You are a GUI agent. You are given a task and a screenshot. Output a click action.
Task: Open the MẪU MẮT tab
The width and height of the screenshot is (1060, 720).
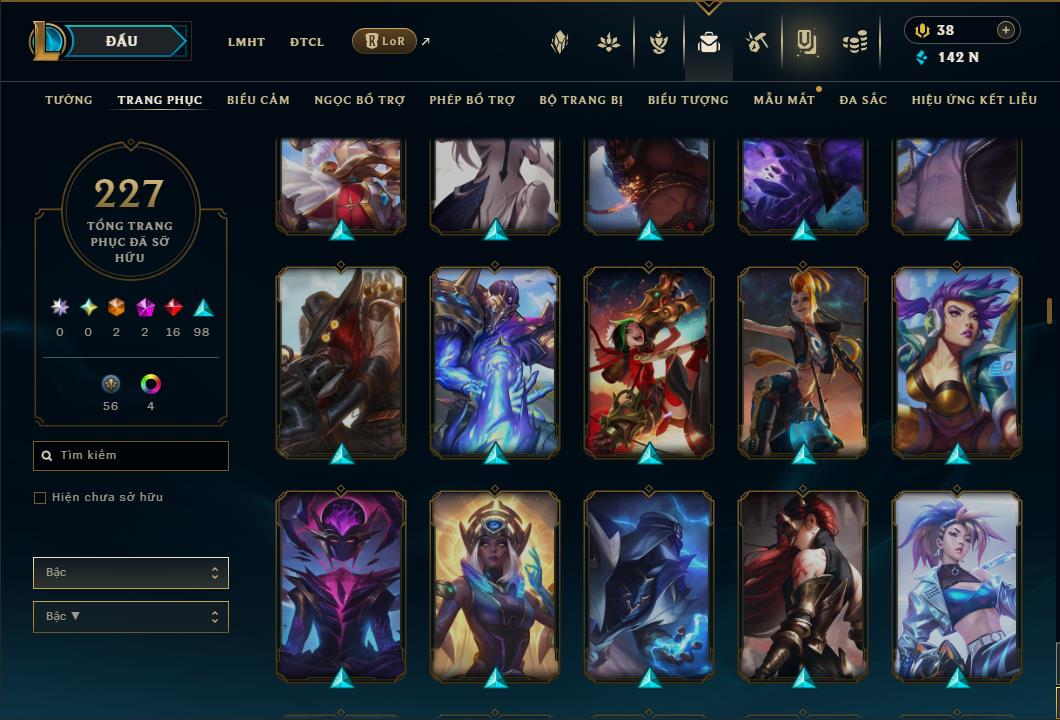coord(784,100)
